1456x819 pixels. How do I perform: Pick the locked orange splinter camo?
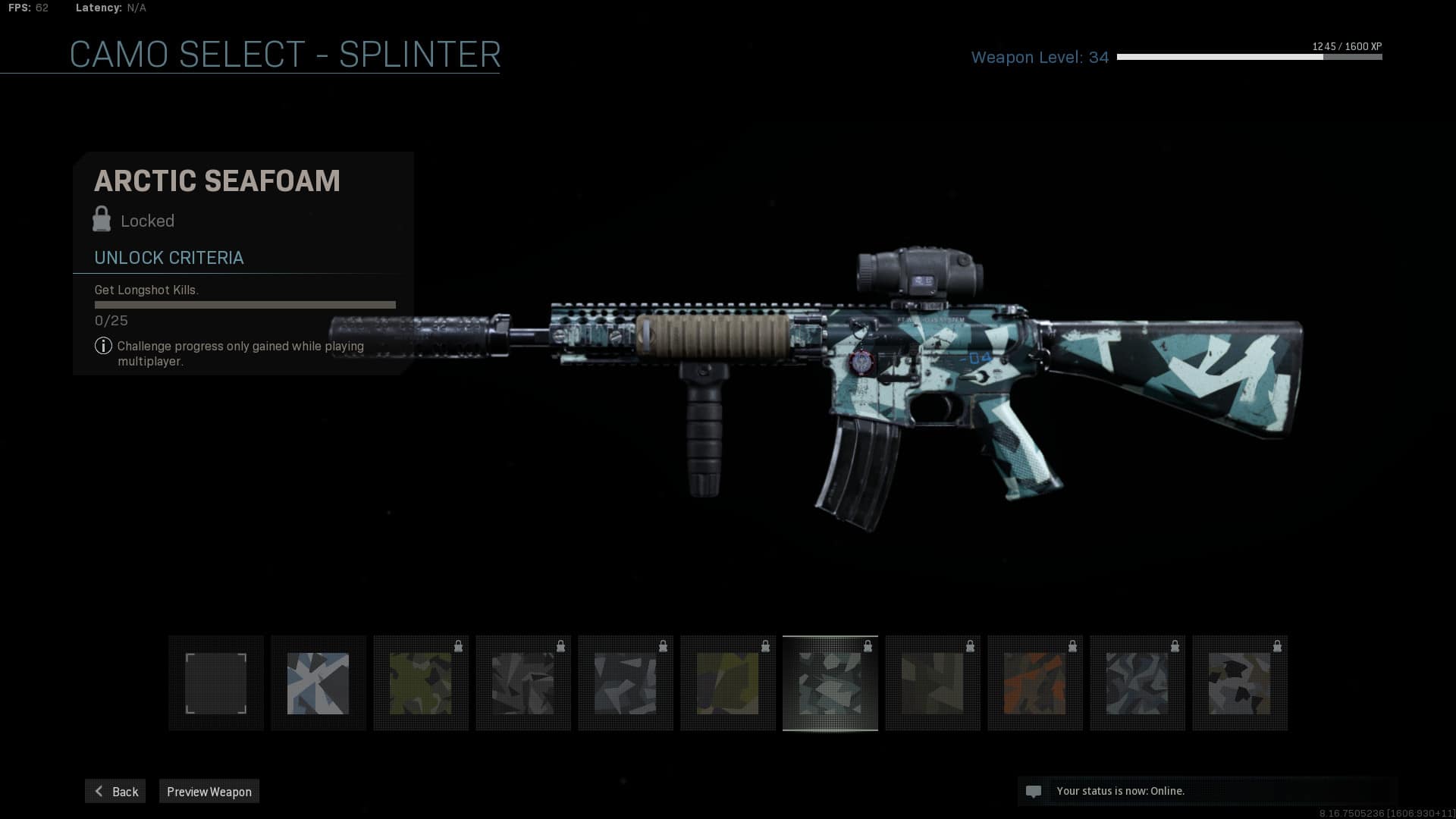(1034, 683)
